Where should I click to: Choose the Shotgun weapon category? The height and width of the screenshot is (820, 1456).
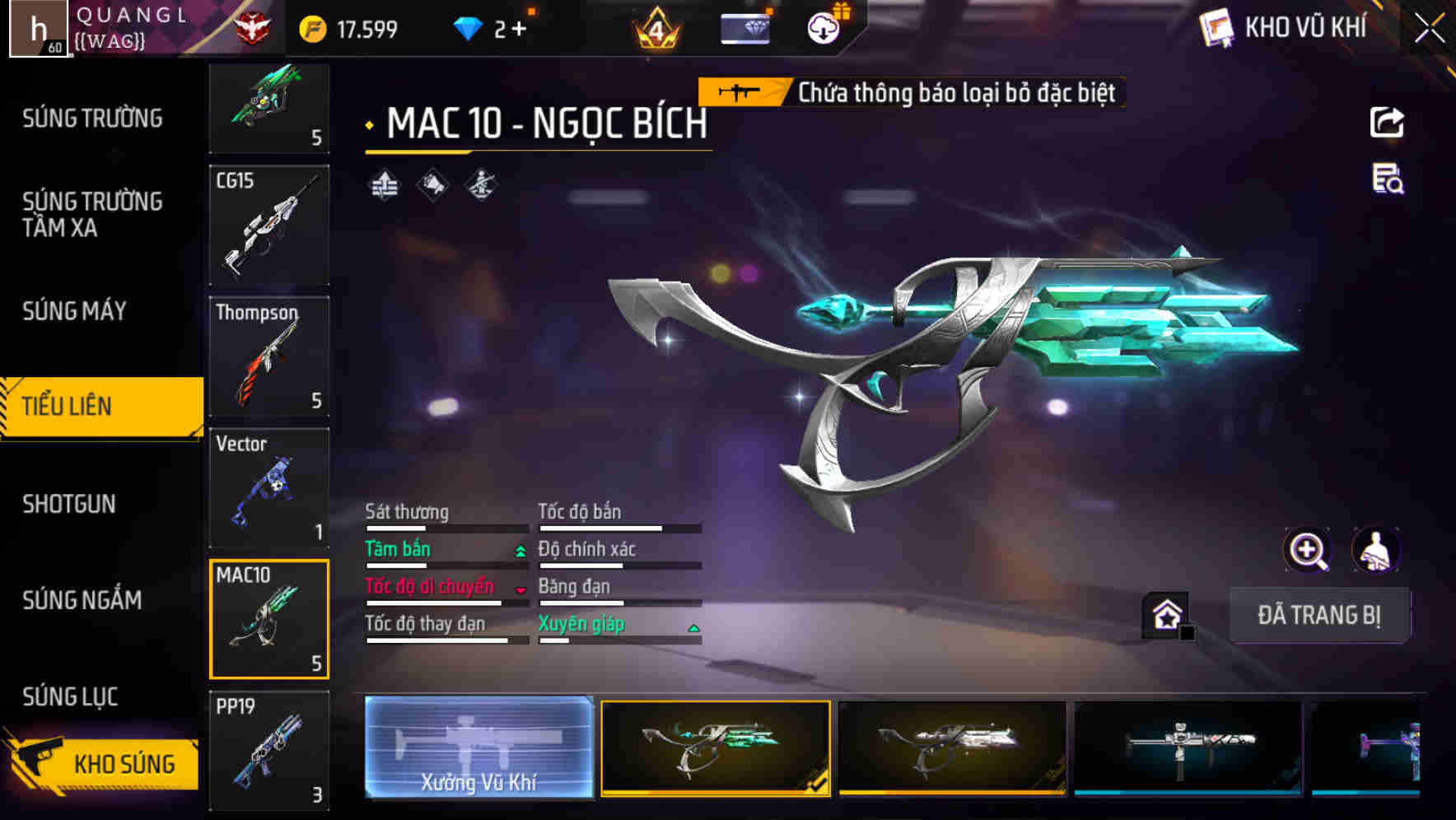[x=69, y=504]
